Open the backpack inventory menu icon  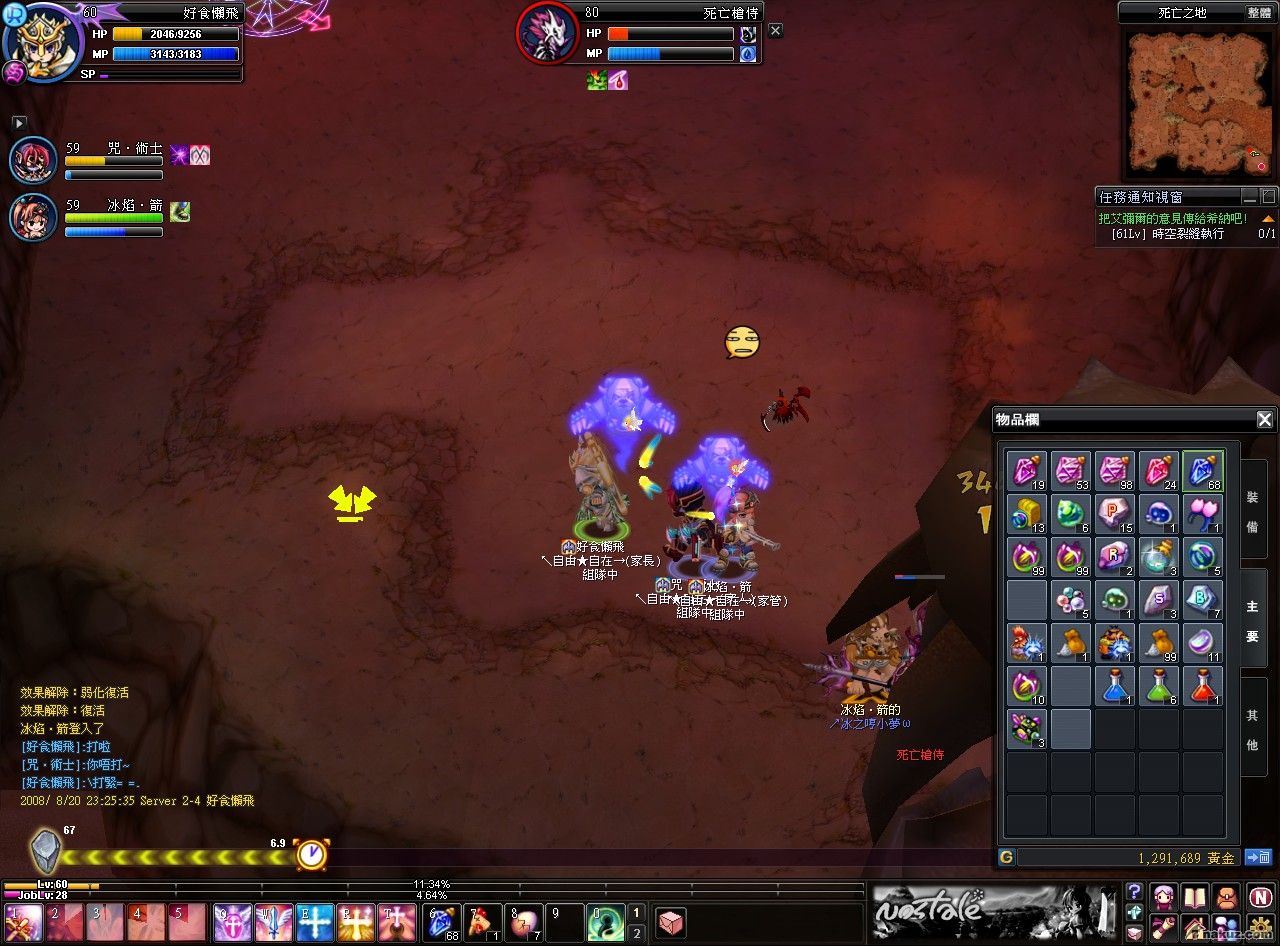click(x=1227, y=896)
